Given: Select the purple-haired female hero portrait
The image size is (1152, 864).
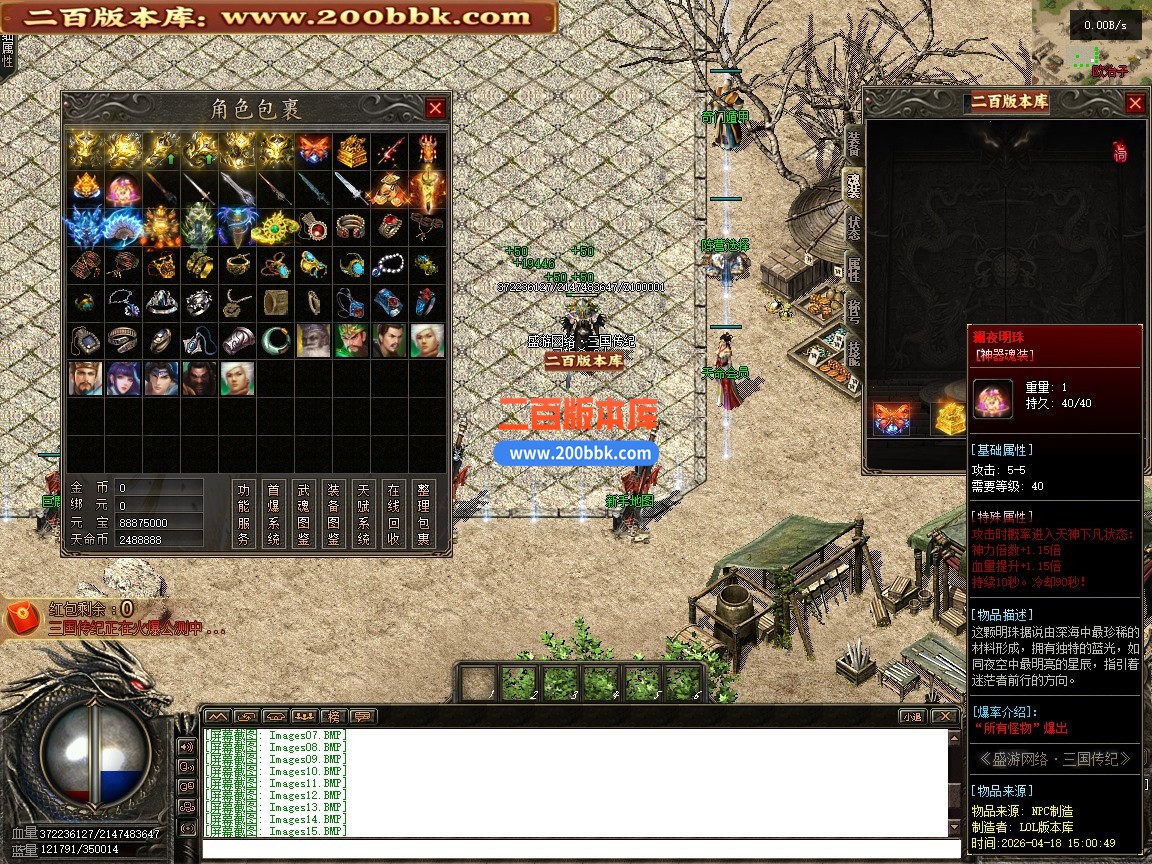Looking at the screenshot, I should pyautogui.click(x=123, y=379).
